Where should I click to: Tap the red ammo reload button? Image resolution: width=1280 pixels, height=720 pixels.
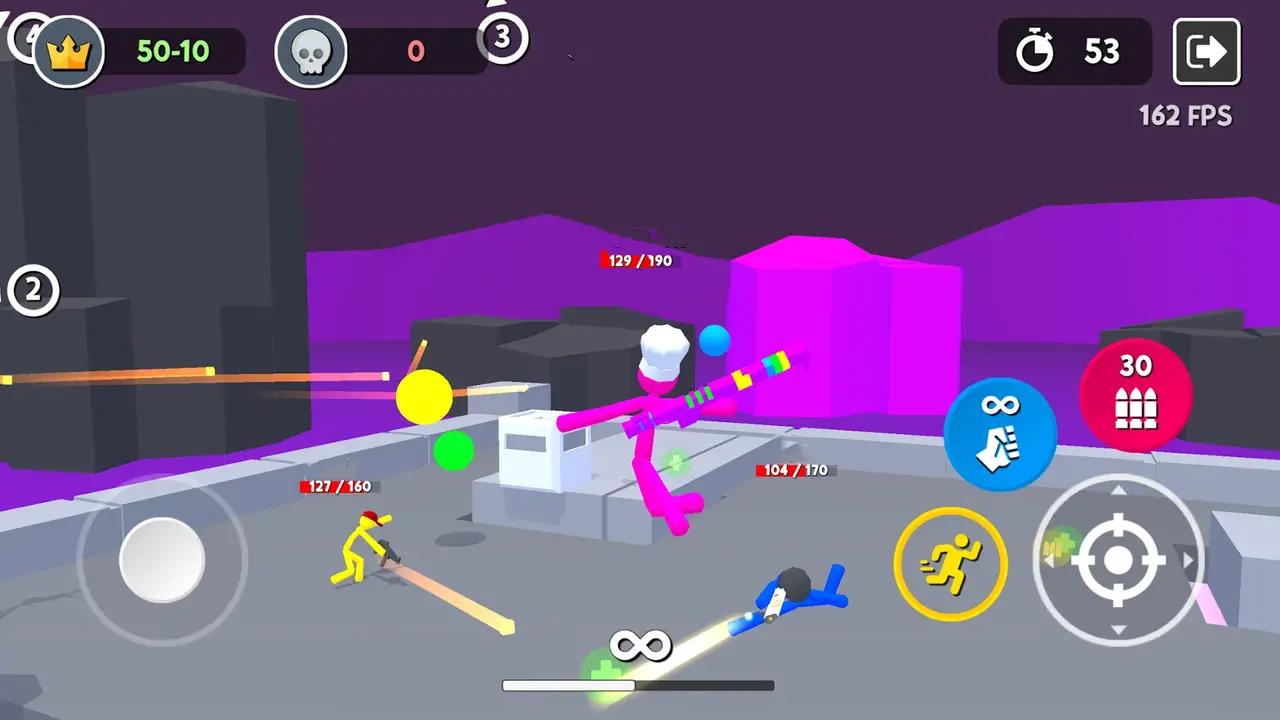point(1135,394)
